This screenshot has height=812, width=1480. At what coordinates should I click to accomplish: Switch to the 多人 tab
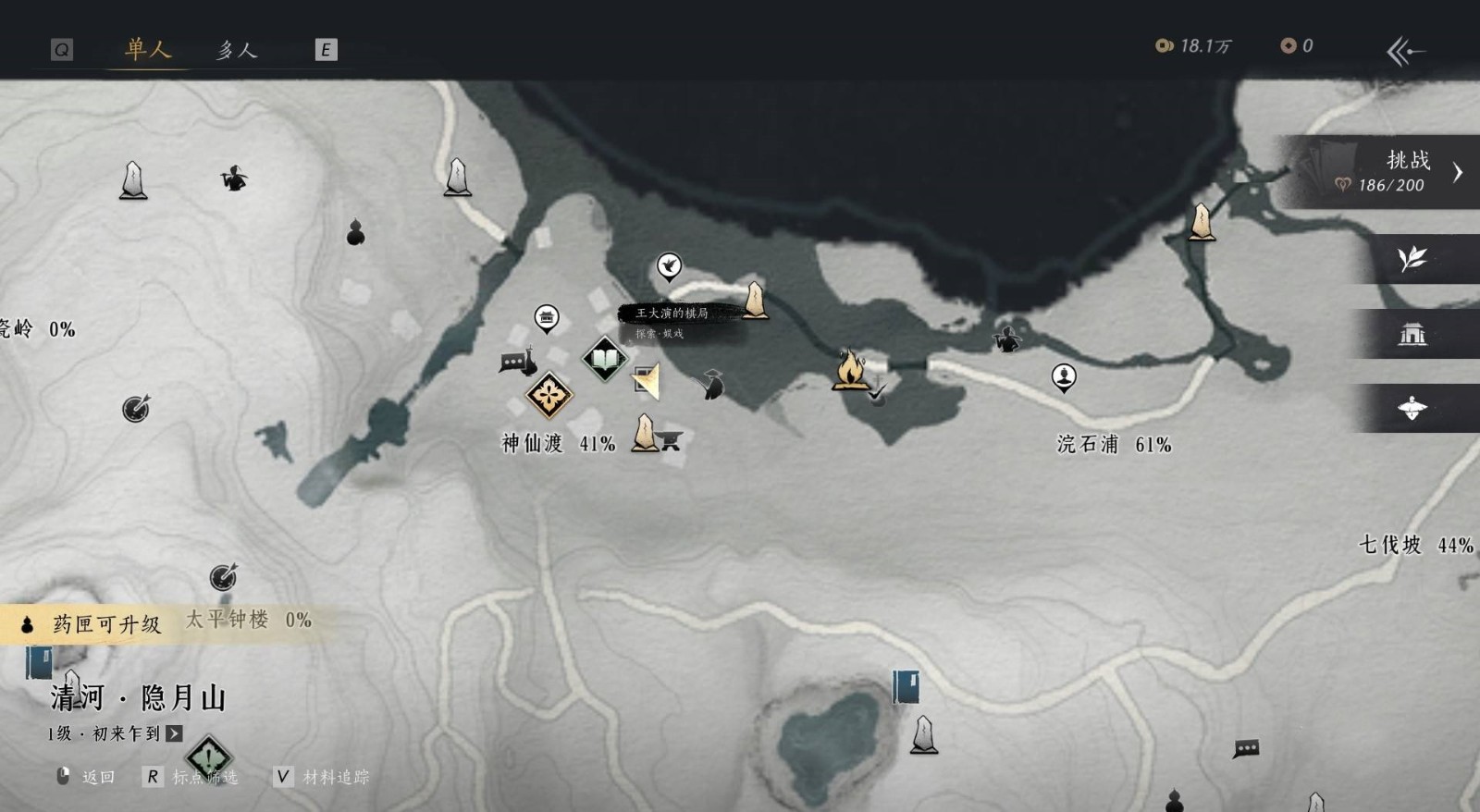236,50
